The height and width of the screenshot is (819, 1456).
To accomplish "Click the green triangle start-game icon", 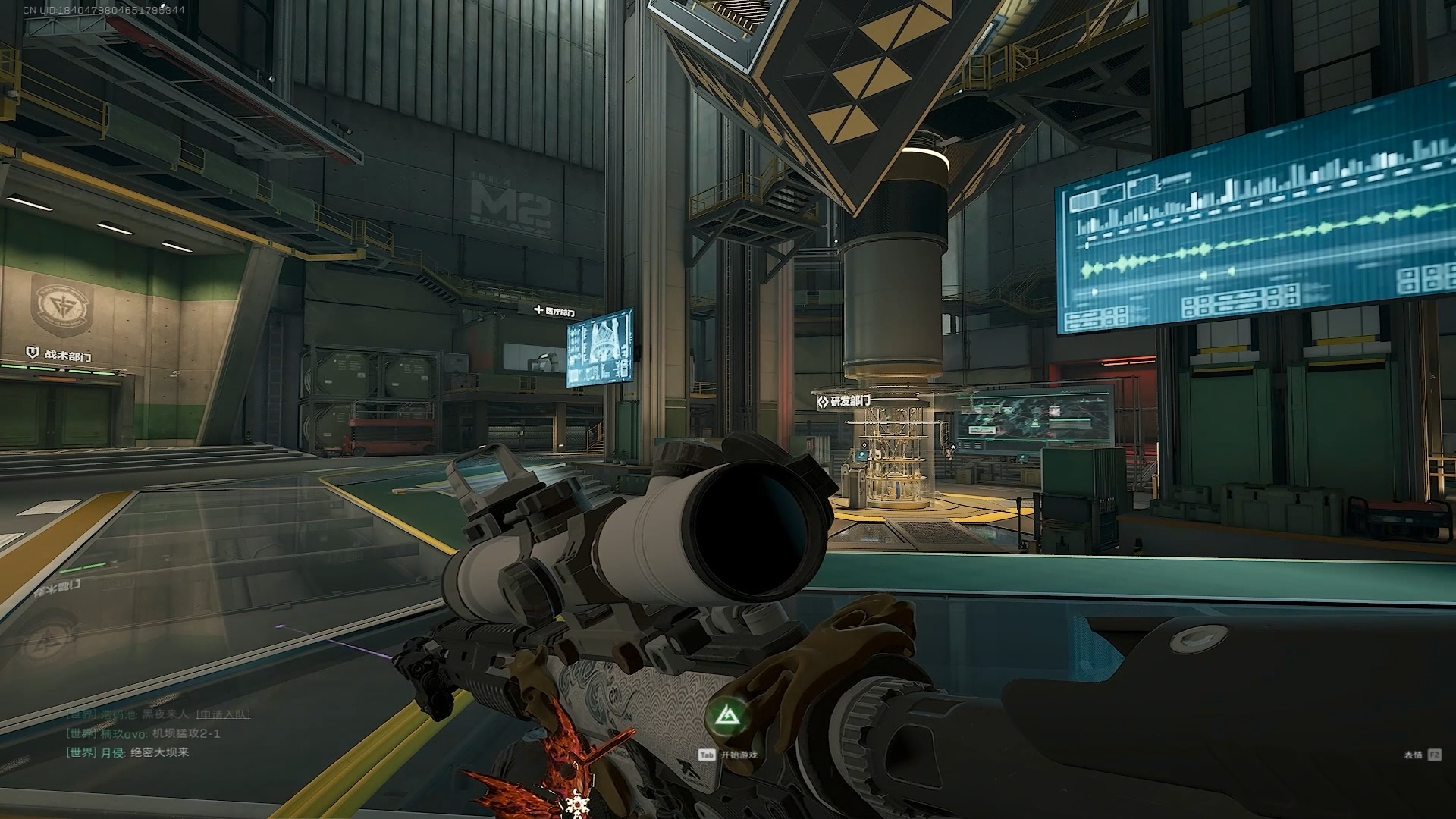I will pos(726,715).
